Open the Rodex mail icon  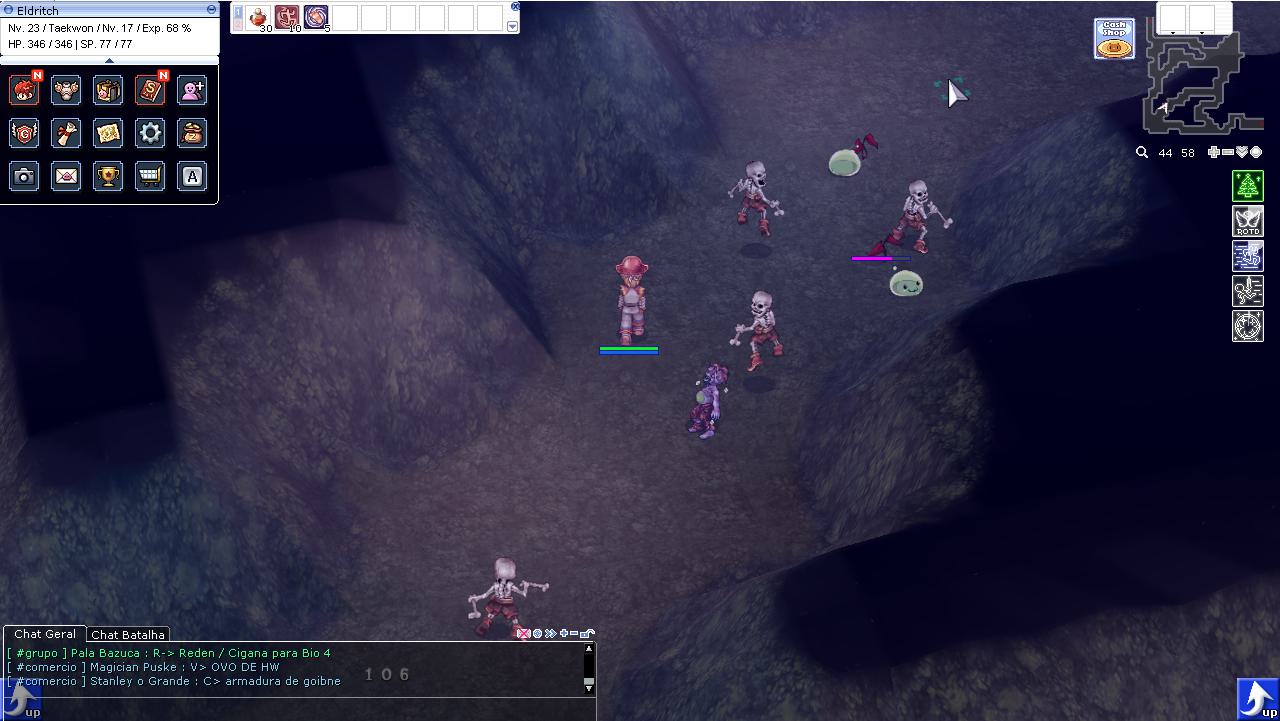(66, 176)
